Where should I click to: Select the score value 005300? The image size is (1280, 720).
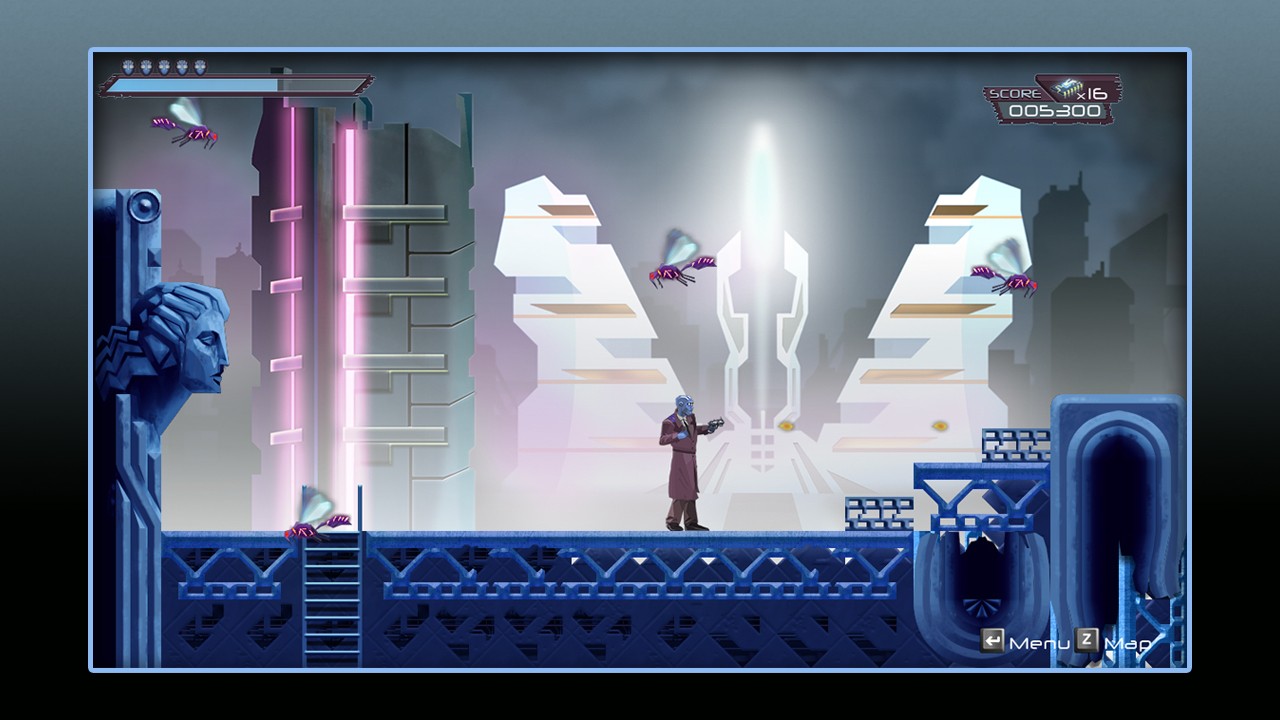[x=1055, y=110]
